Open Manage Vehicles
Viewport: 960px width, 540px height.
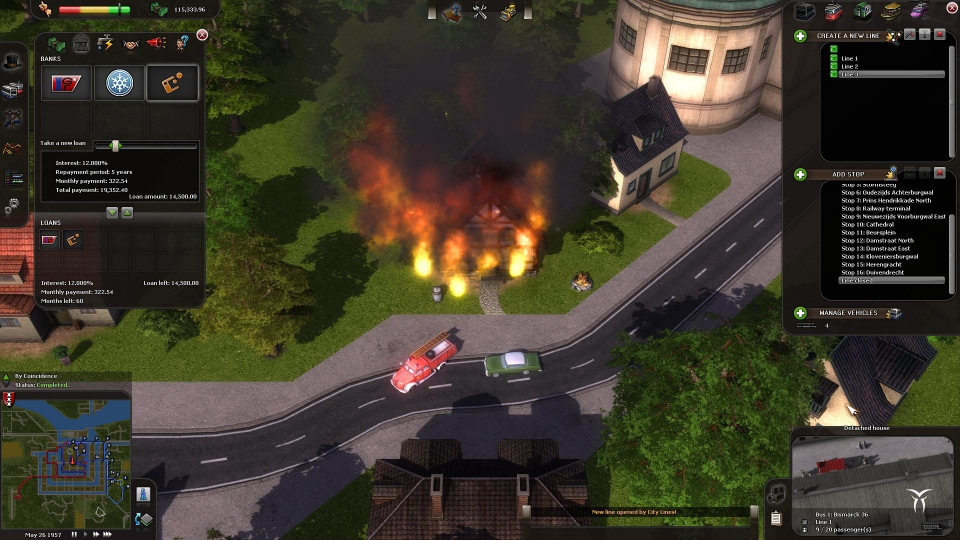(801, 313)
